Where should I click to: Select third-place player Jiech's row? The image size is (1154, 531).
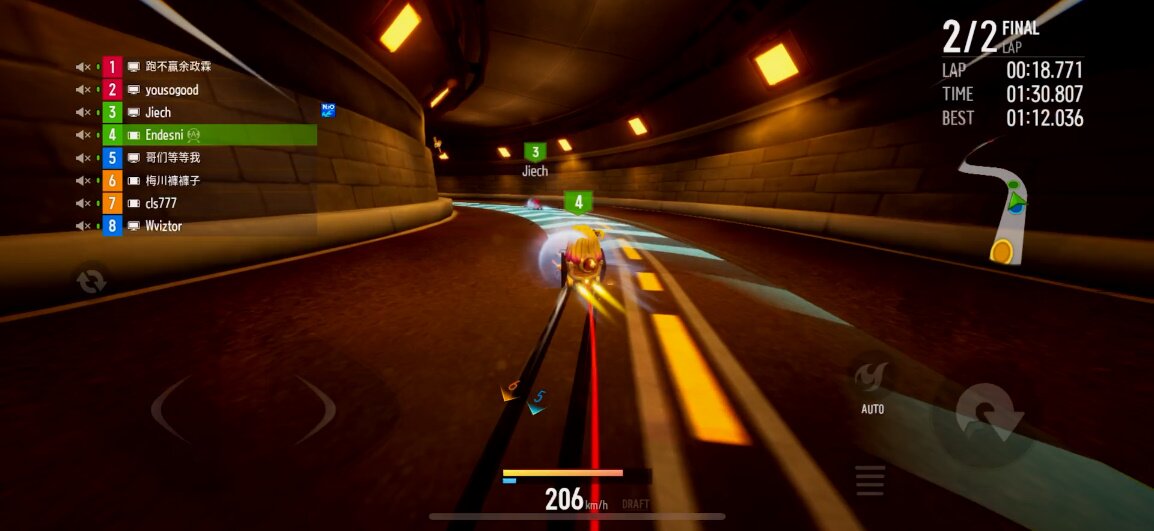158,112
